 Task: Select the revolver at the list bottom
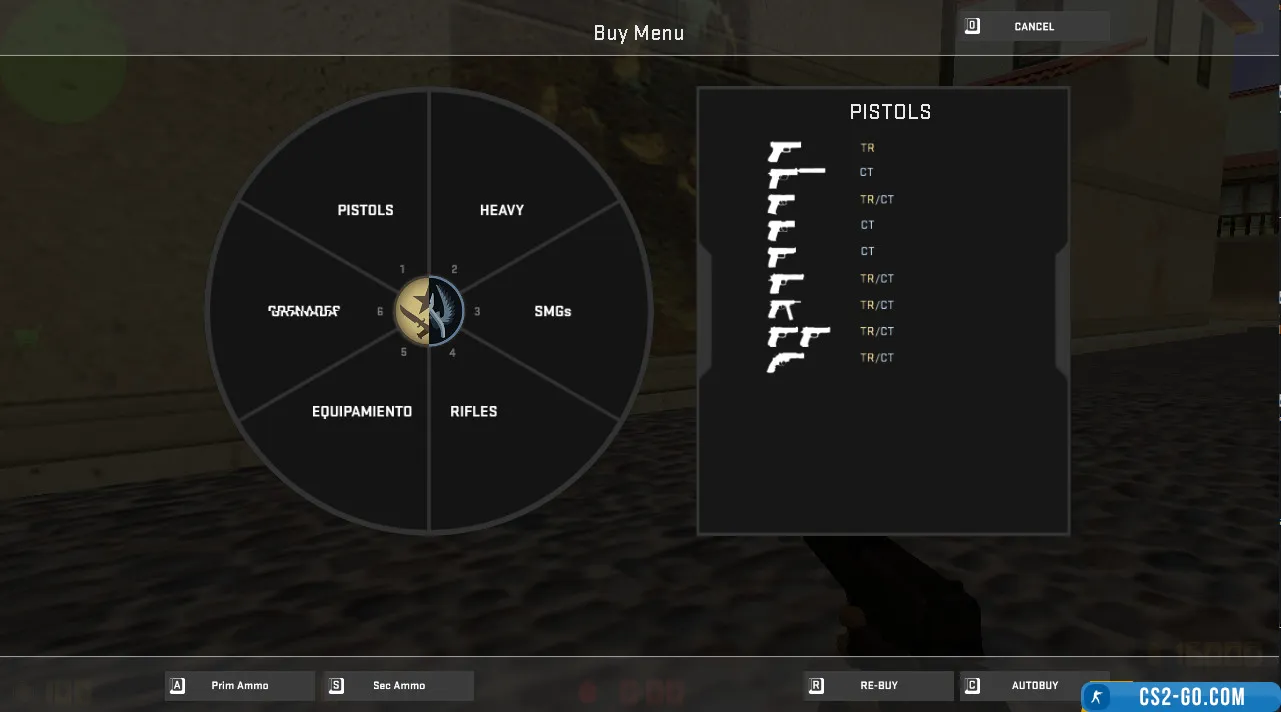pos(786,360)
